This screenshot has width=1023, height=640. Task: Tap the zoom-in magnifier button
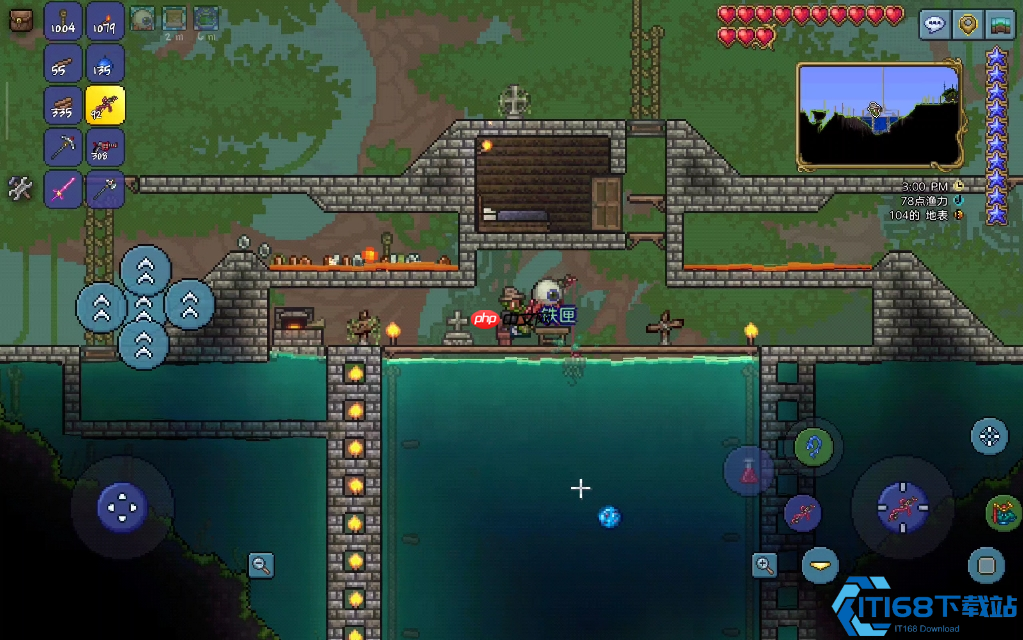765,565
